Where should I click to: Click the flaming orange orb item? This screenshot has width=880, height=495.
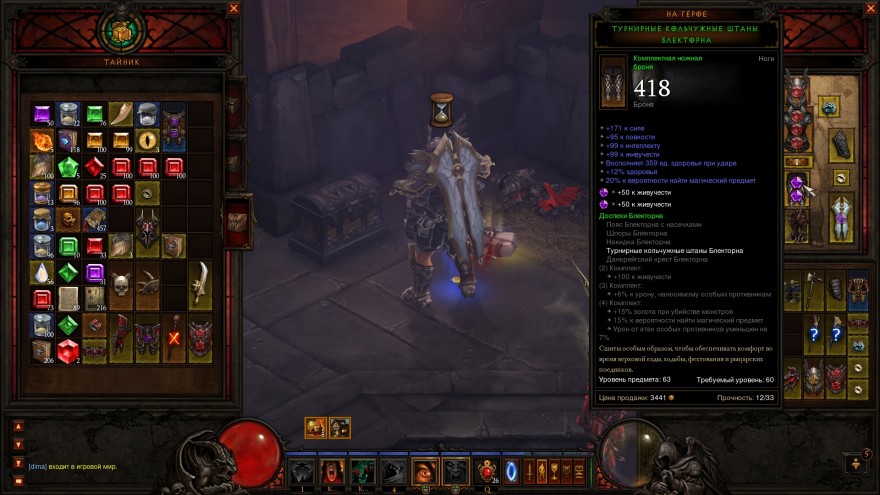pos(42,140)
